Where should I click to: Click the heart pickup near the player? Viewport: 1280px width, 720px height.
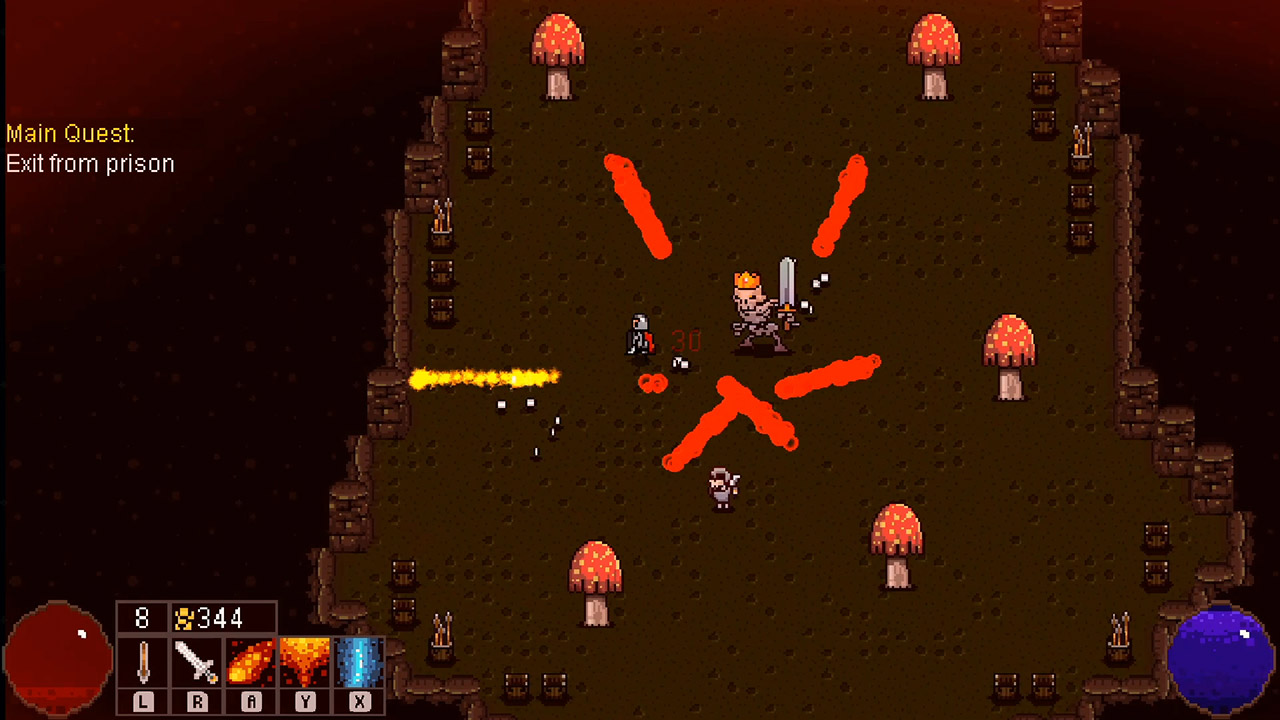point(652,384)
